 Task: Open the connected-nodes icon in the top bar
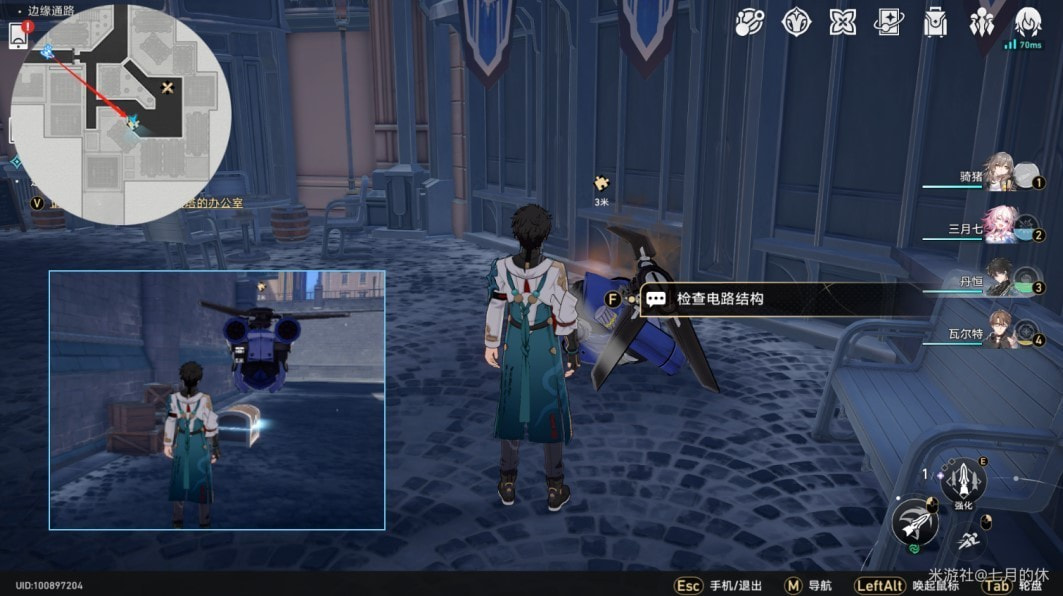tap(750, 22)
